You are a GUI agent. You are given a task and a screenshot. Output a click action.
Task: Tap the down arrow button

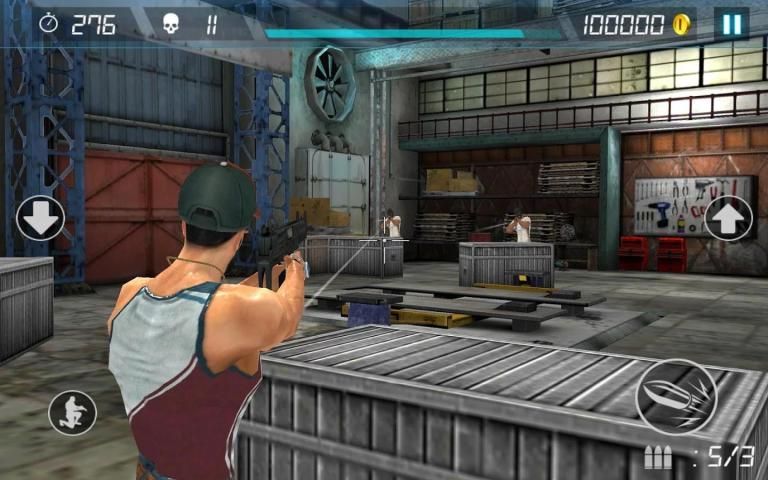pyautogui.click(x=40, y=218)
